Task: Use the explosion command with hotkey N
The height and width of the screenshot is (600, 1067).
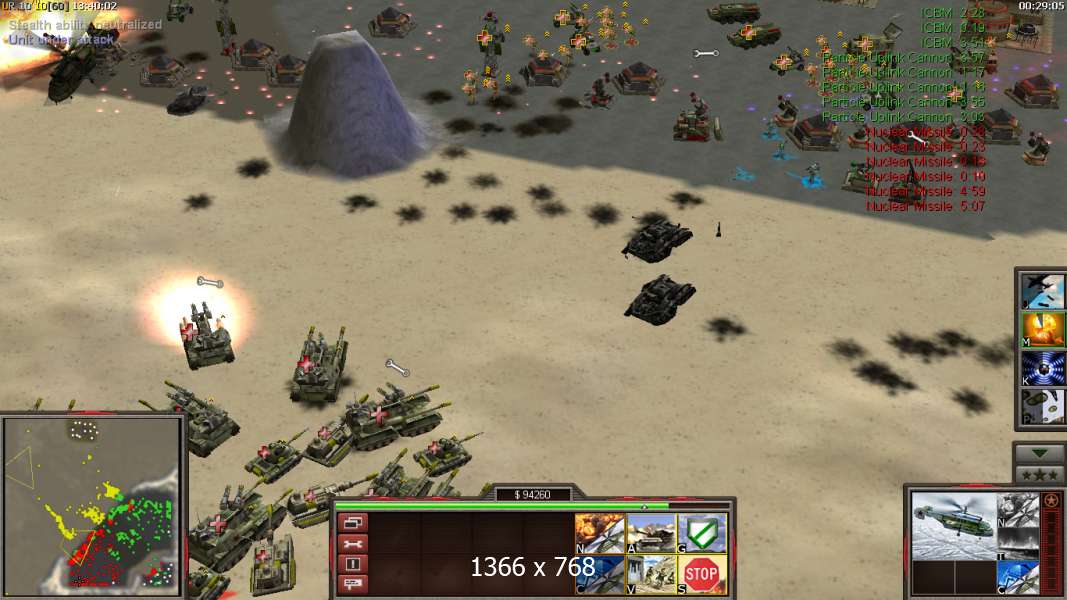Action: [600, 533]
